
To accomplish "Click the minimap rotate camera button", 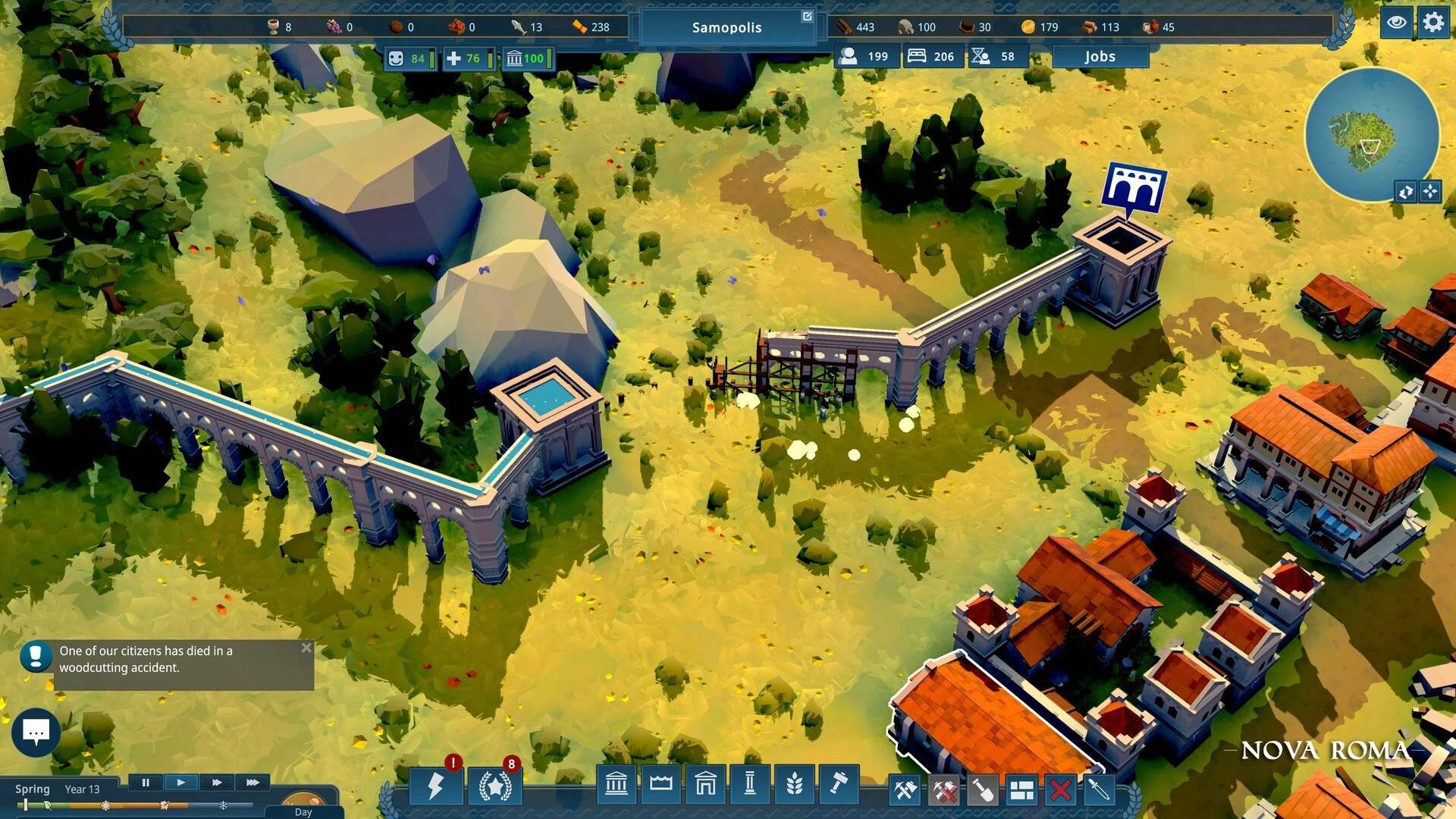I will pos(1405,192).
